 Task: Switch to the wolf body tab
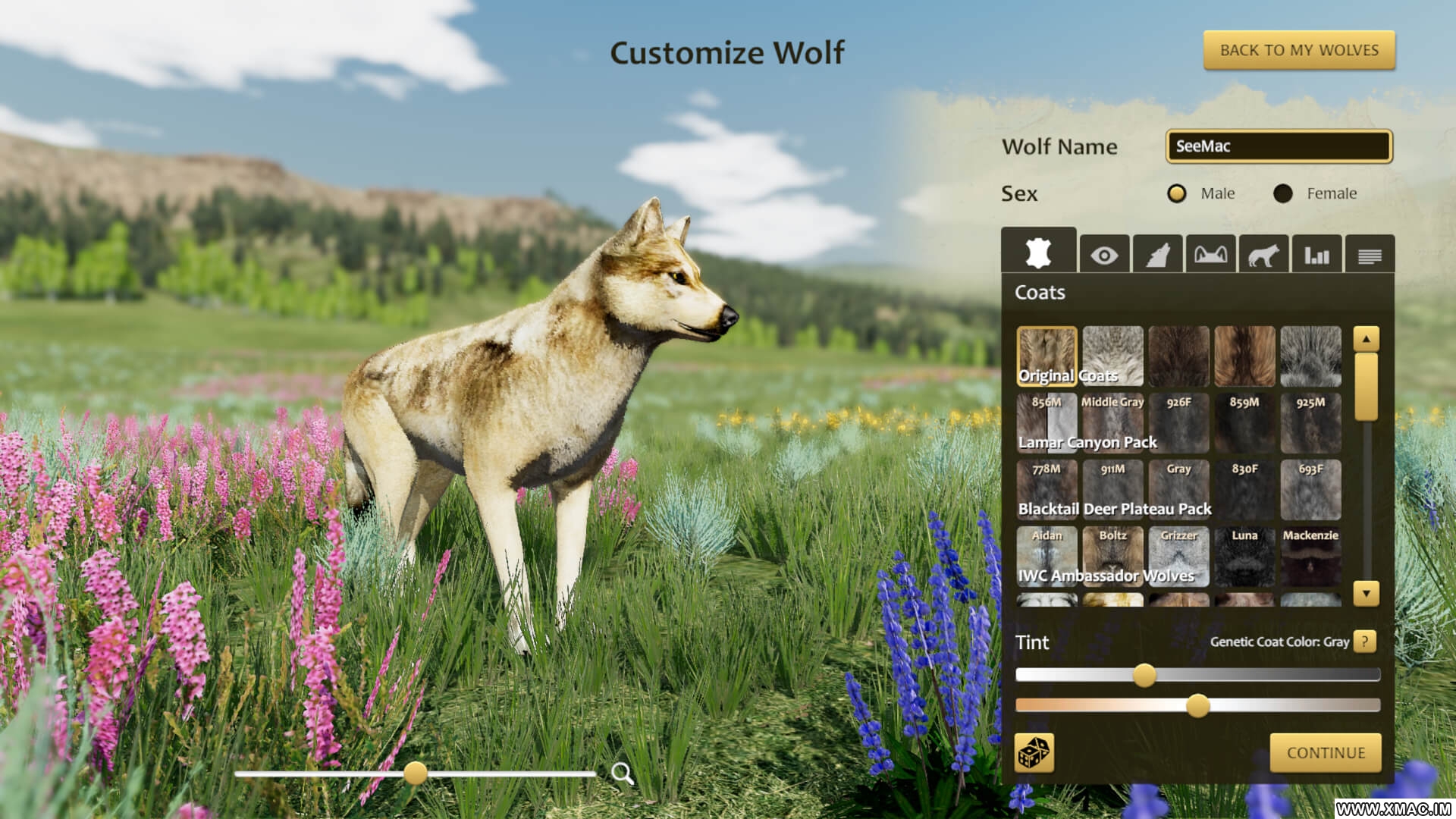pyautogui.click(x=1263, y=256)
